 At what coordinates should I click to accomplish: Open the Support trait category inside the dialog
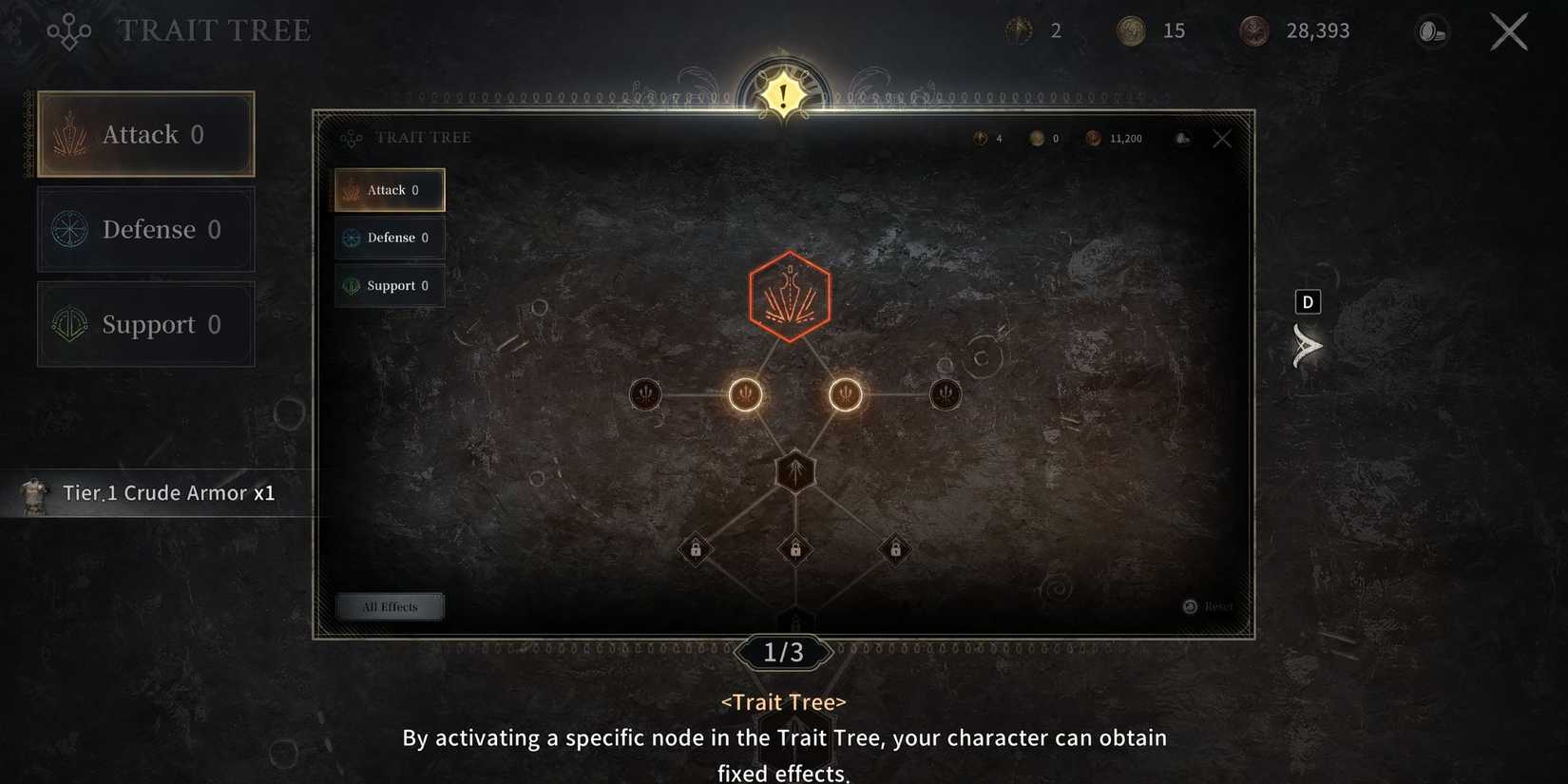[x=390, y=285]
